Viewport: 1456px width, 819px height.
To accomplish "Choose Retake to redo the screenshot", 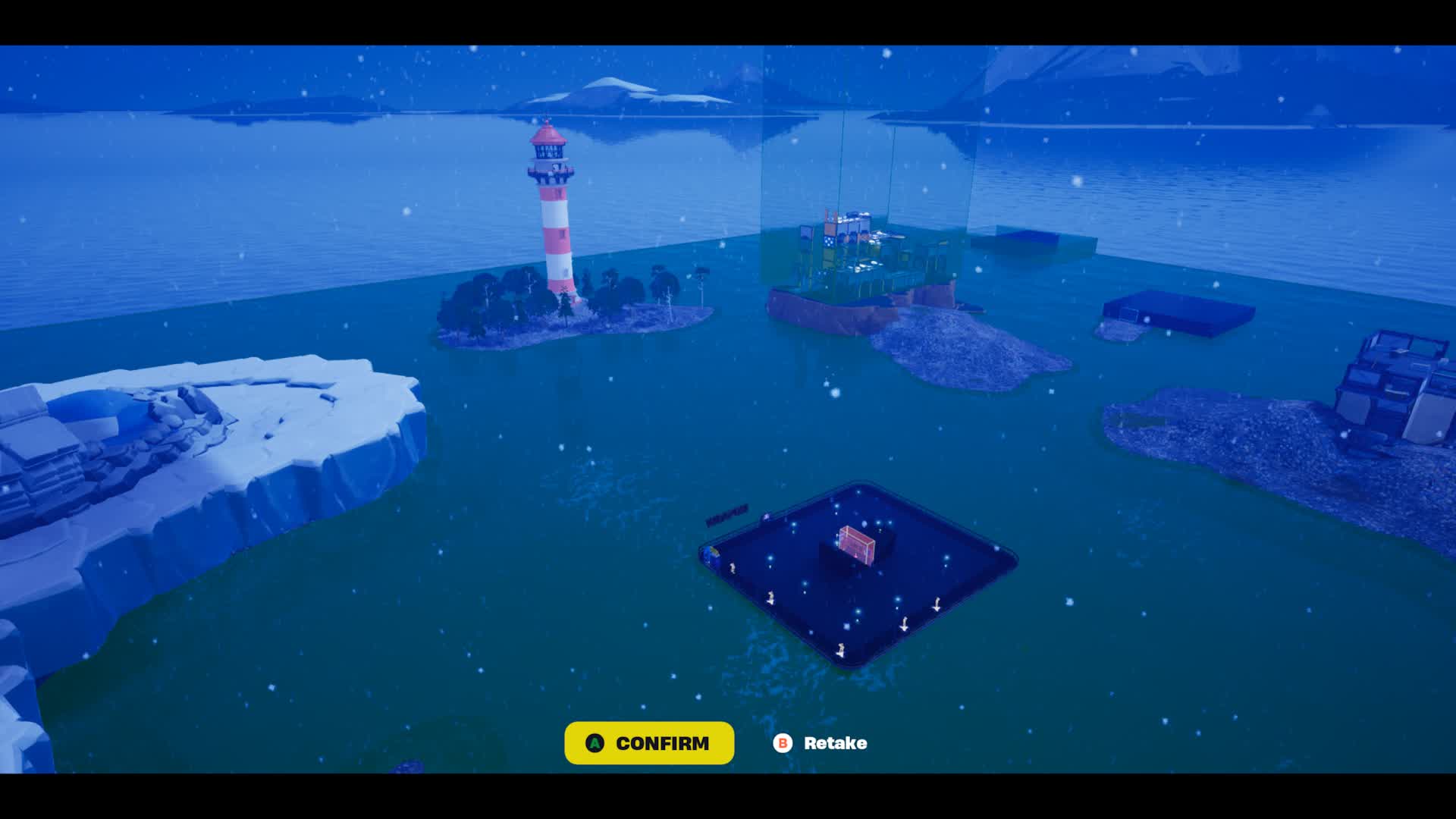I will (x=821, y=743).
